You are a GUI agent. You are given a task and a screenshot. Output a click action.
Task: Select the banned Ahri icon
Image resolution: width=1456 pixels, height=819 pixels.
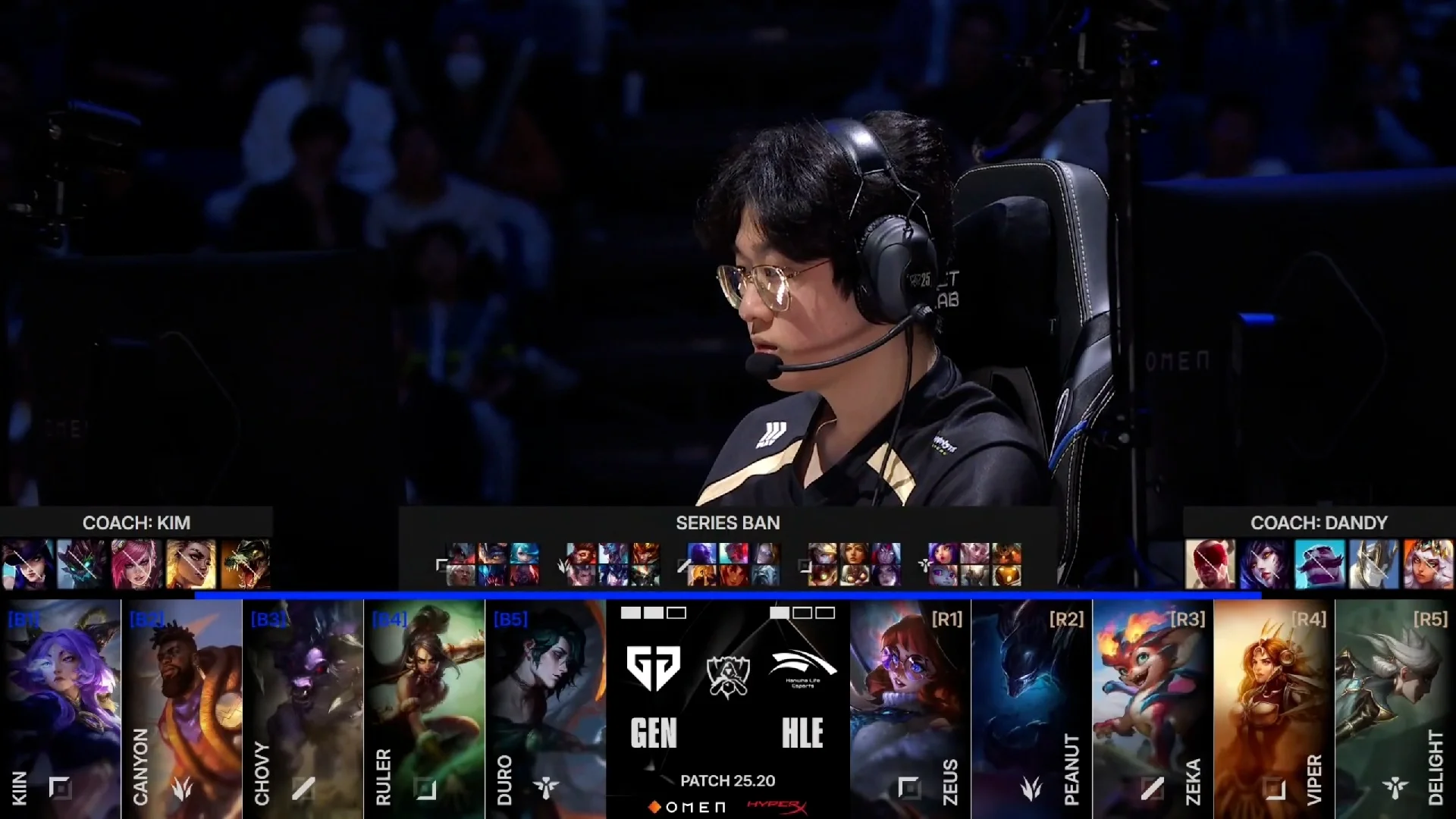1265,564
